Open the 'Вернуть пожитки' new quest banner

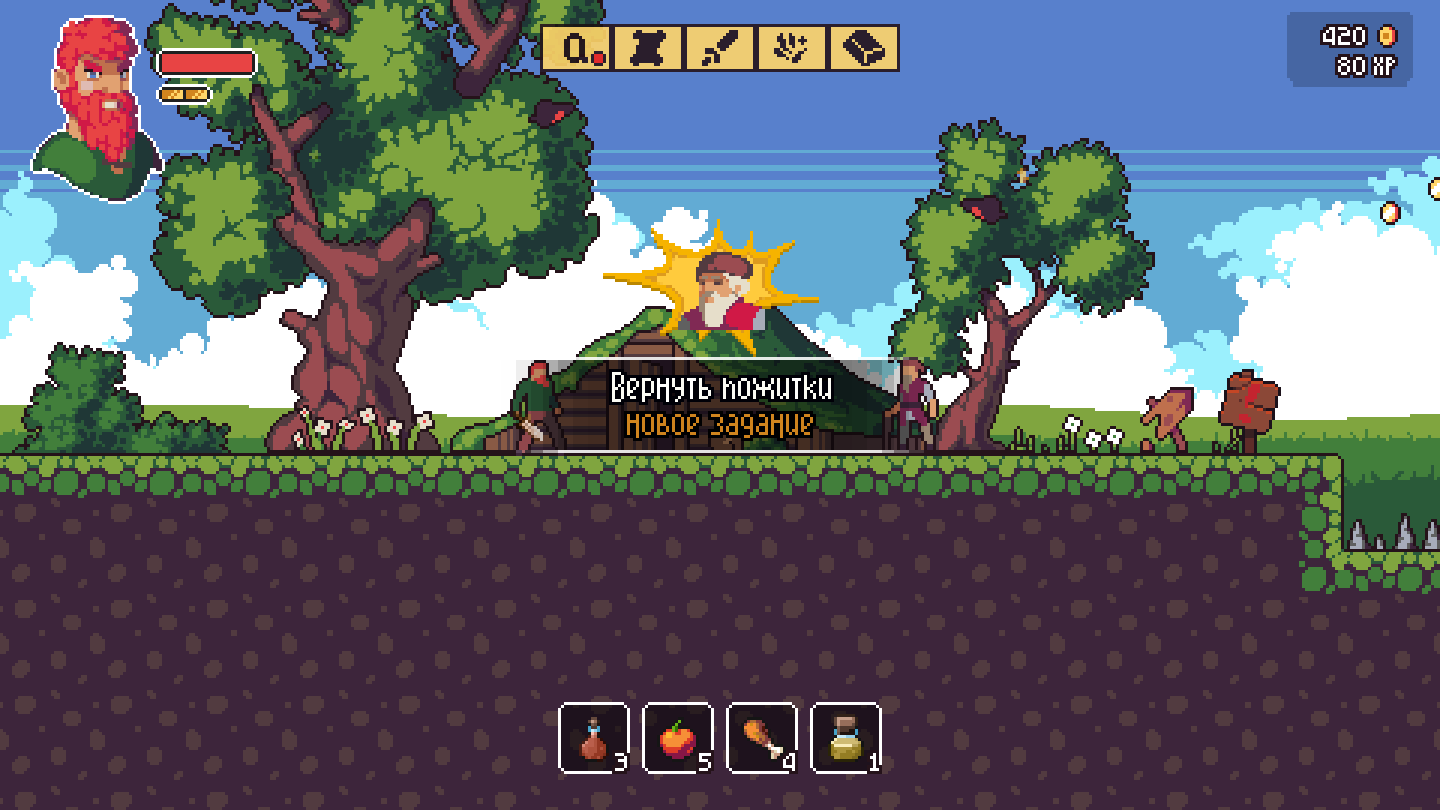720,390
